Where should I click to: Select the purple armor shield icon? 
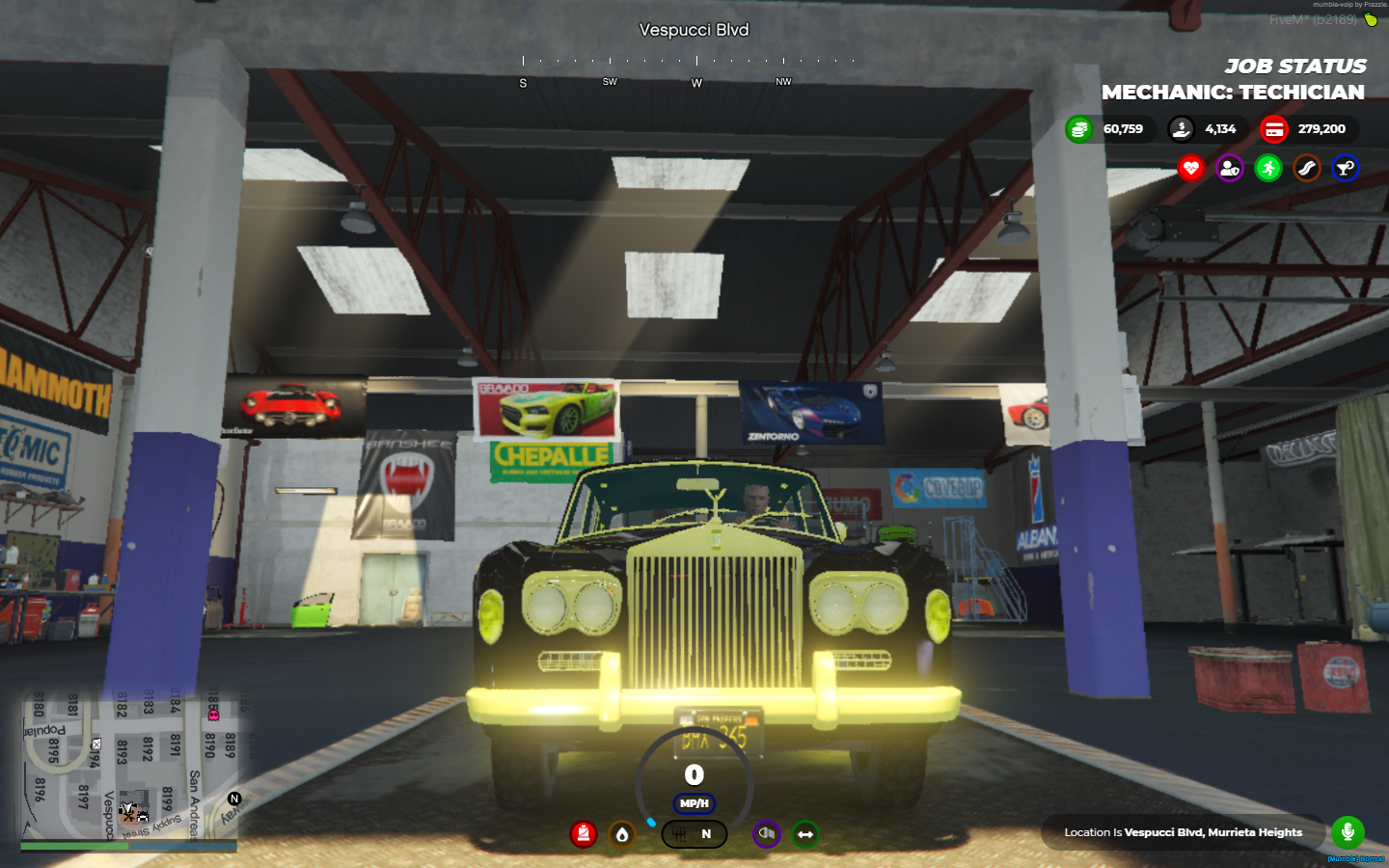pyautogui.click(x=1230, y=168)
